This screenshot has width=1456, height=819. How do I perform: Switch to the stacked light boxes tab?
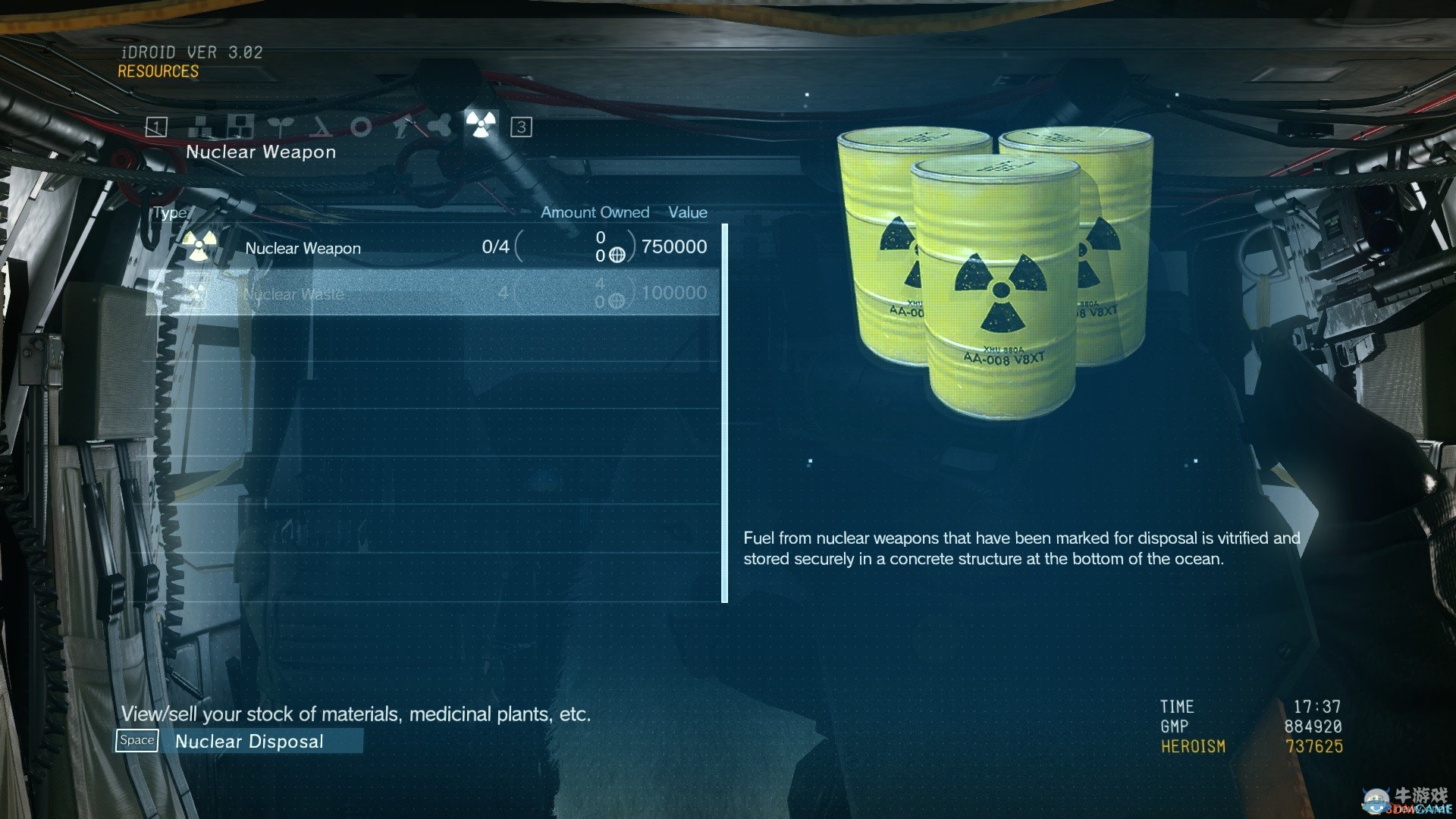[202, 126]
